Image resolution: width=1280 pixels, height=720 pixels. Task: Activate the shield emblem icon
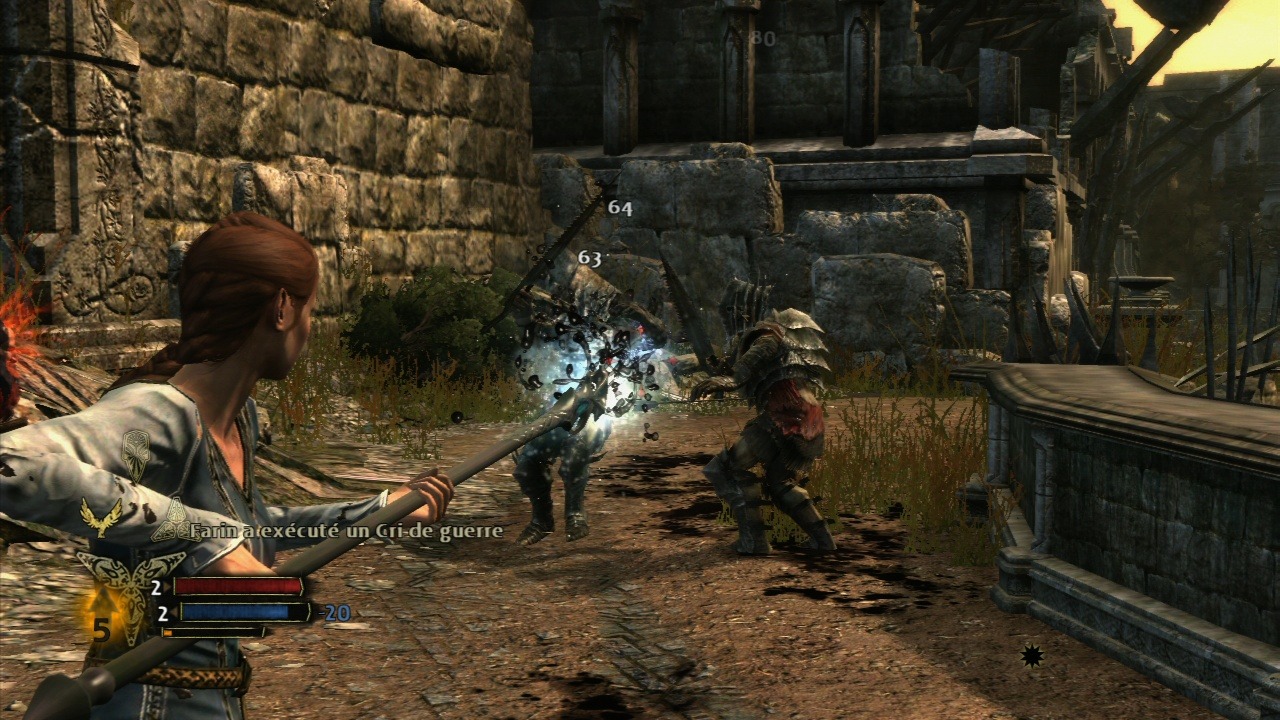coord(135,452)
